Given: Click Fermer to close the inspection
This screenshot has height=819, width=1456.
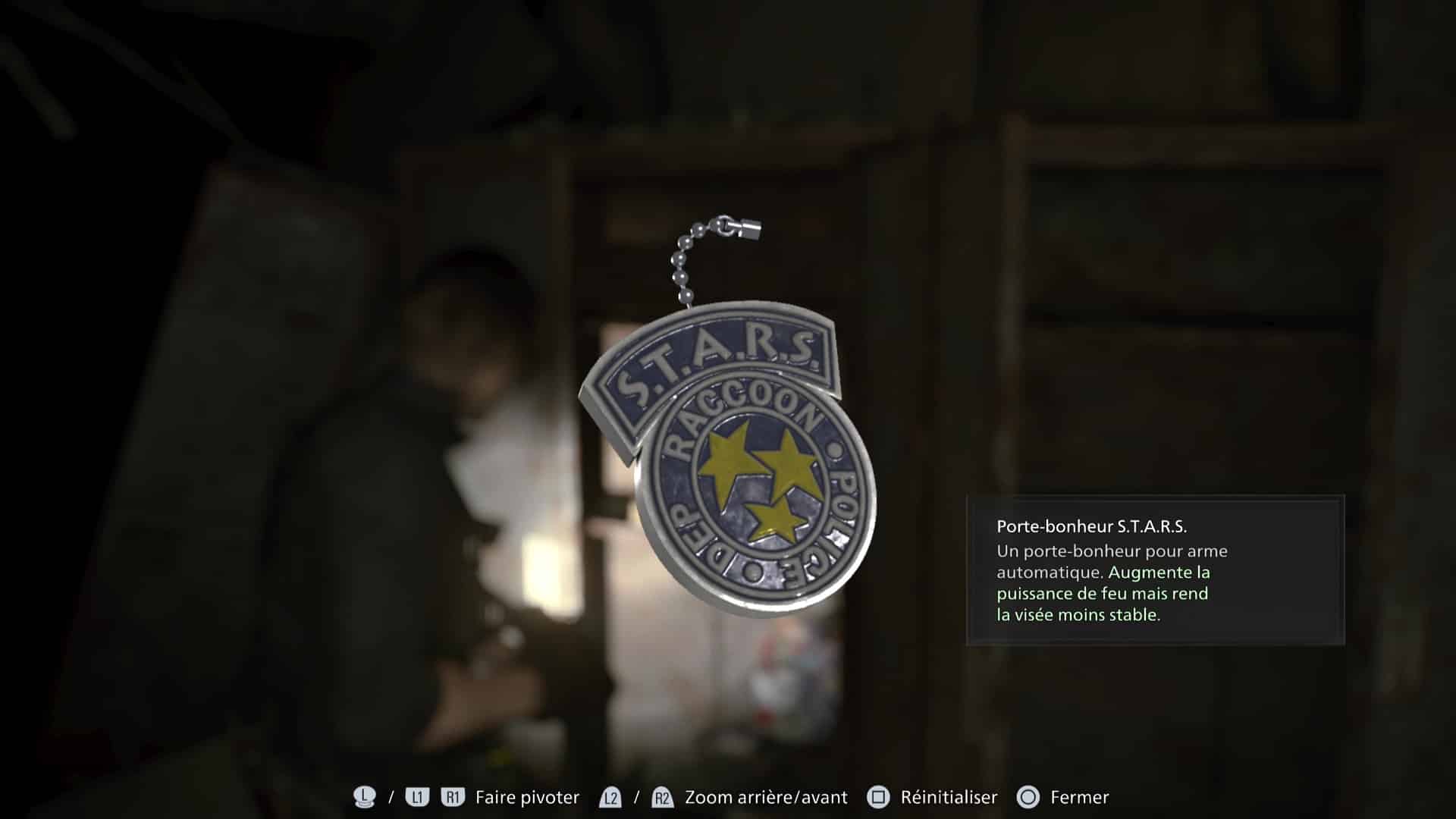Looking at the screenshot, I should [x=1078, y=796].
